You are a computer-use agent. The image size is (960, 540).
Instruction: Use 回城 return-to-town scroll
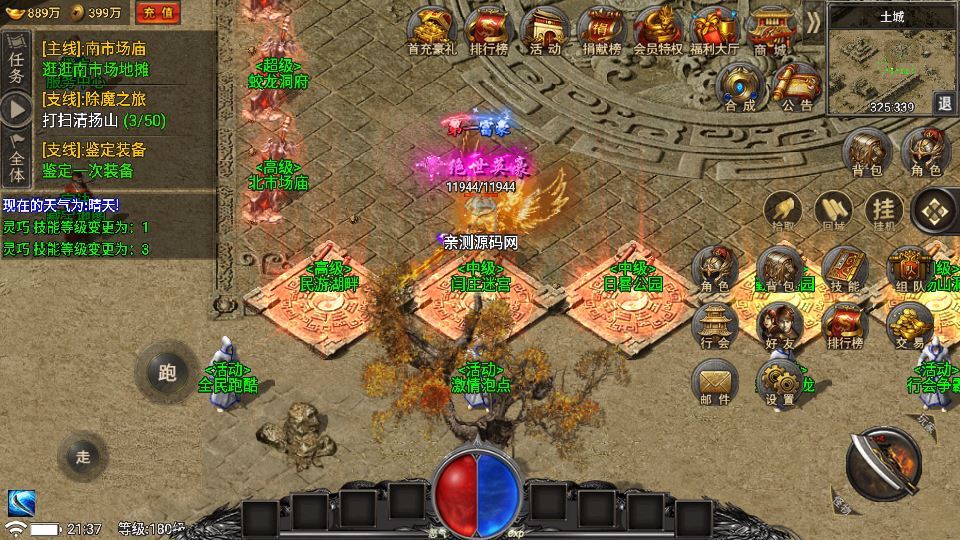(832, 210)
